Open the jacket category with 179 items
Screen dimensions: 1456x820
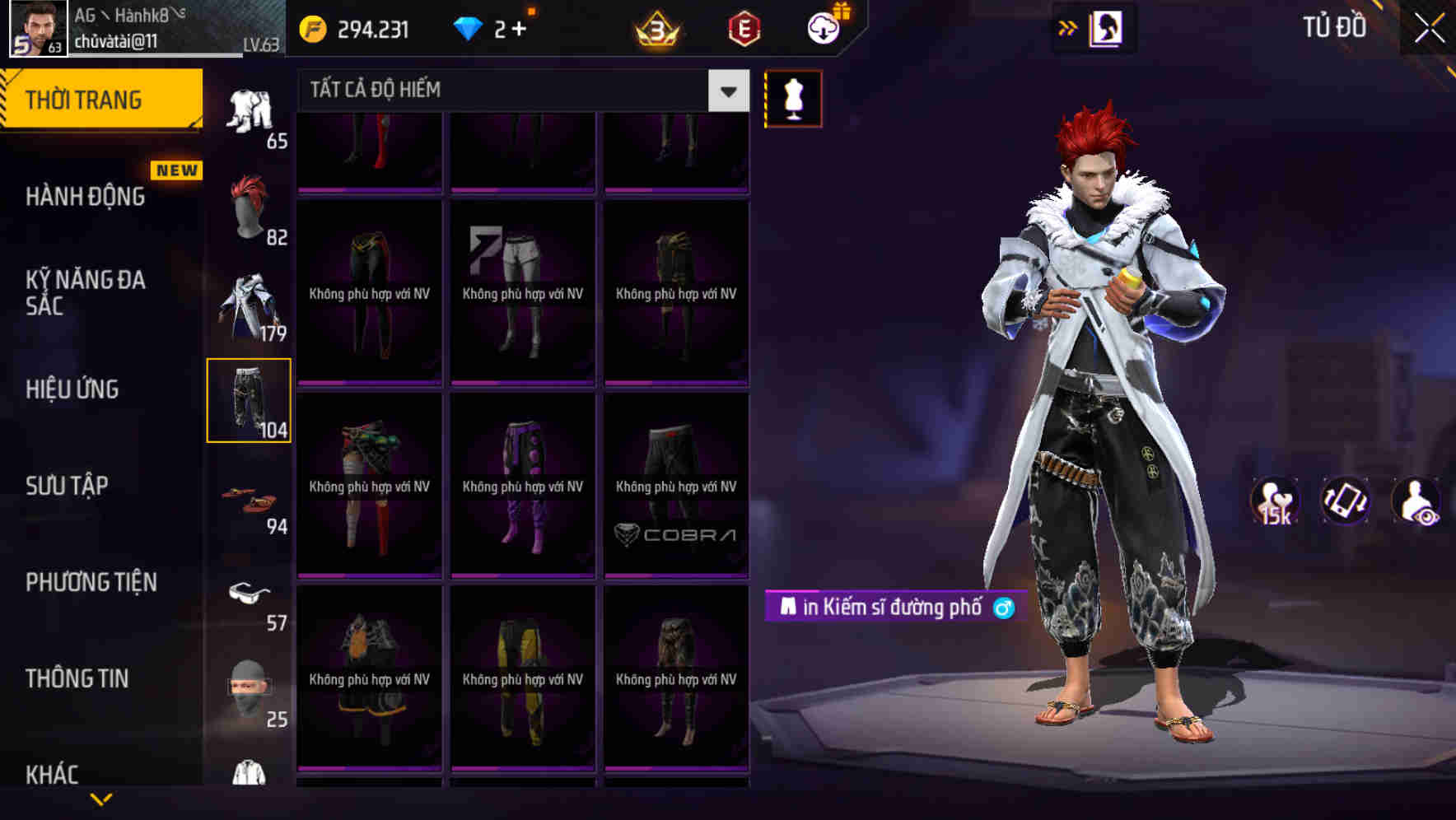coord(250,305)
